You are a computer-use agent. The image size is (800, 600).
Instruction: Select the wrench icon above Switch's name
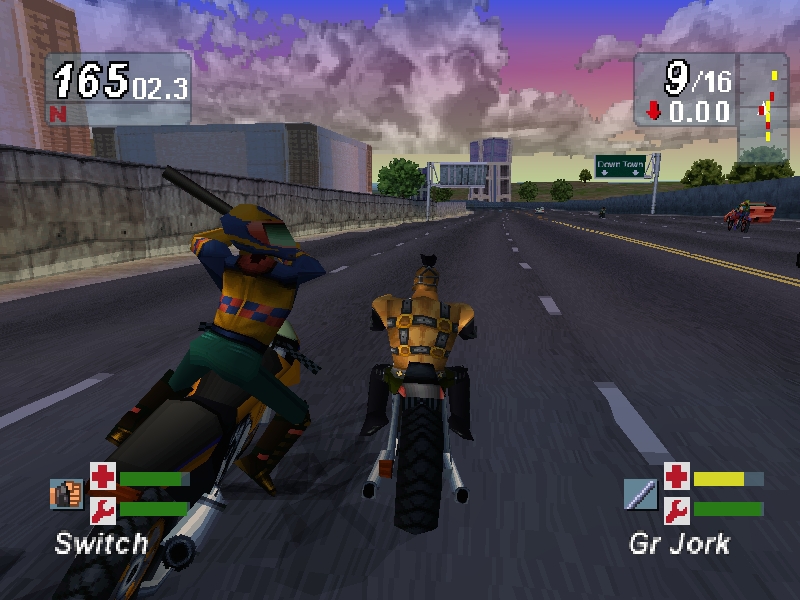[x=103, y=510]
